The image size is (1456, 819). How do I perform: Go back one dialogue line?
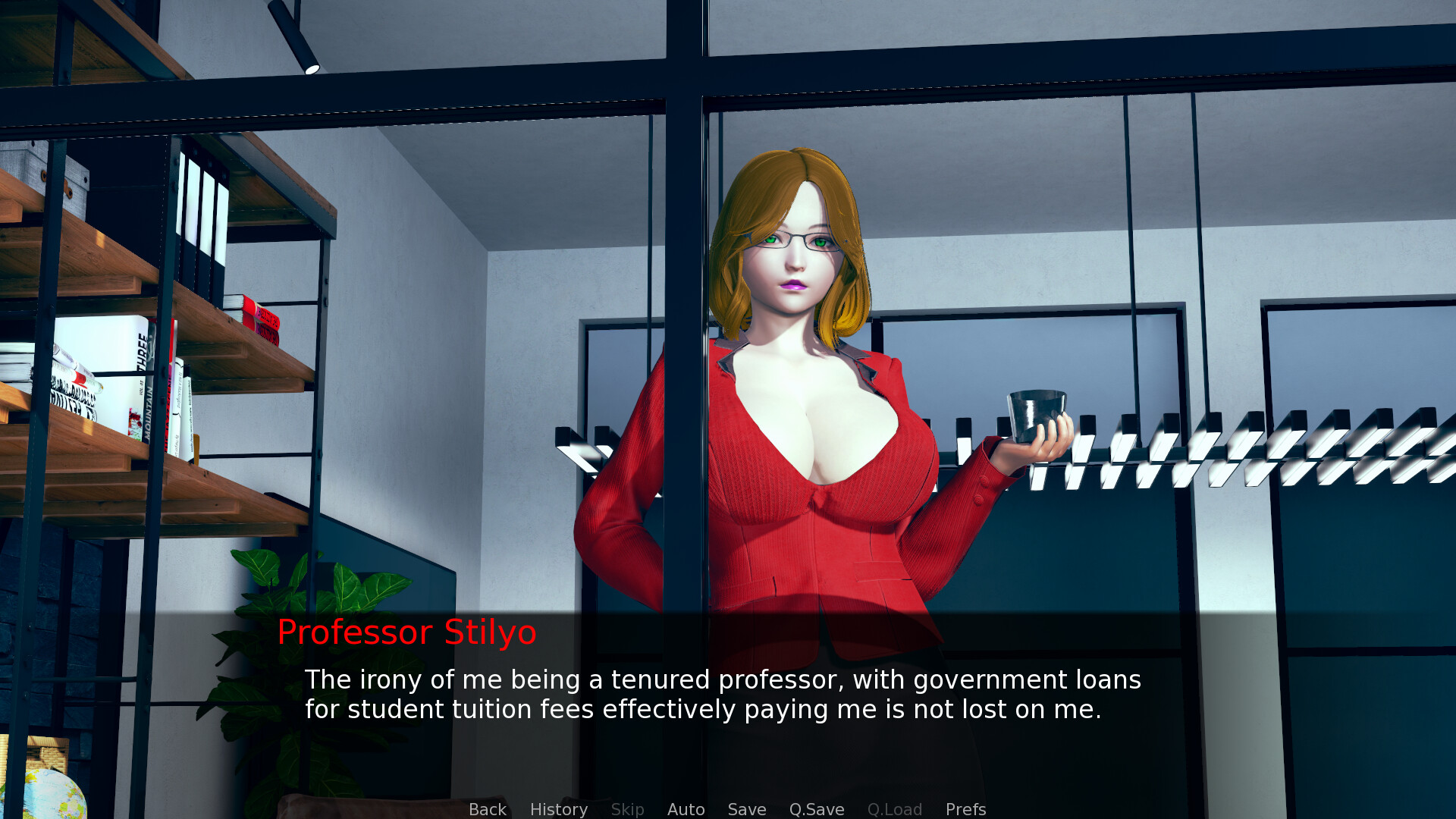tap(487, 809)
